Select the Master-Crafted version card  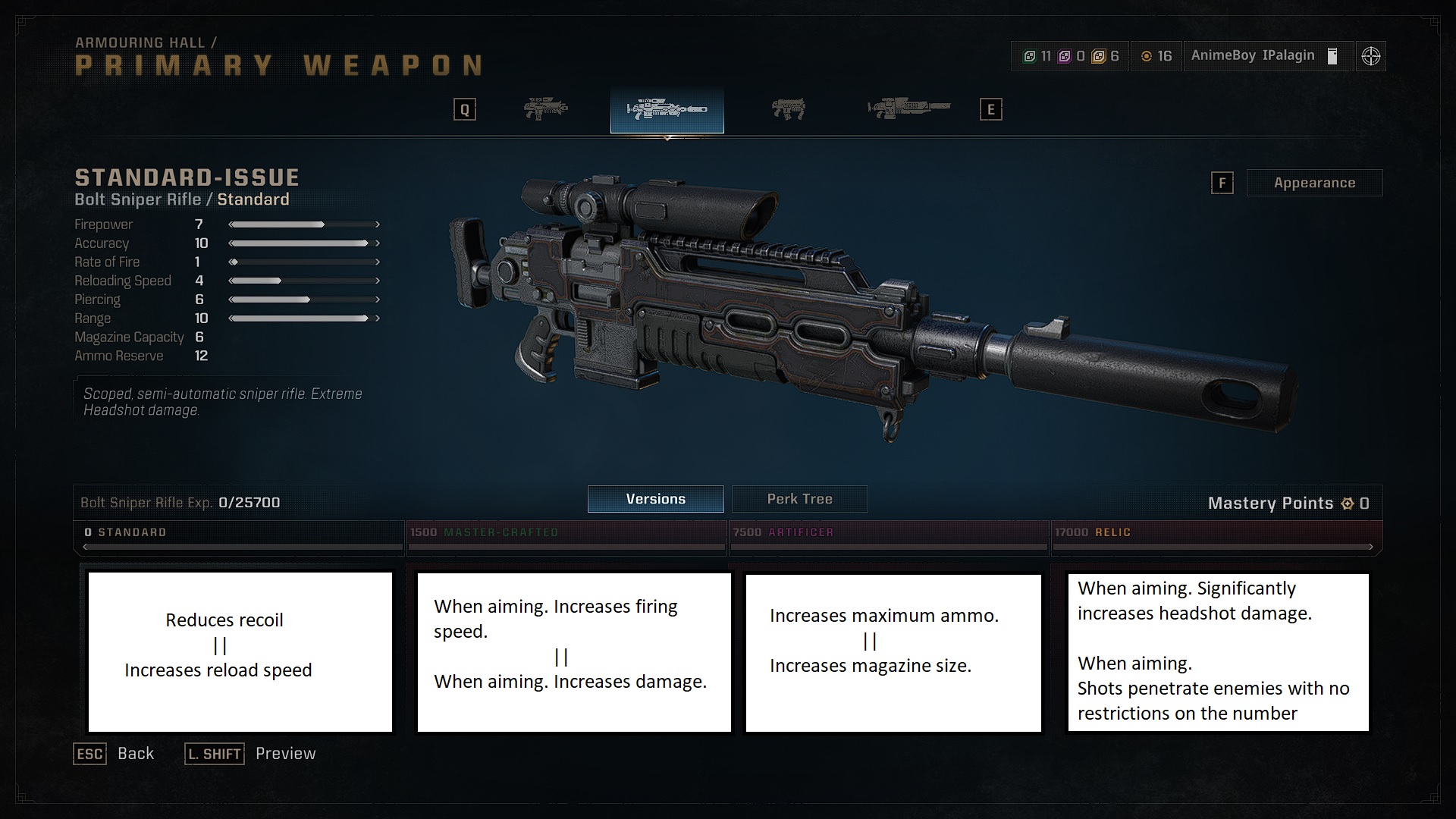click(573, 652)
